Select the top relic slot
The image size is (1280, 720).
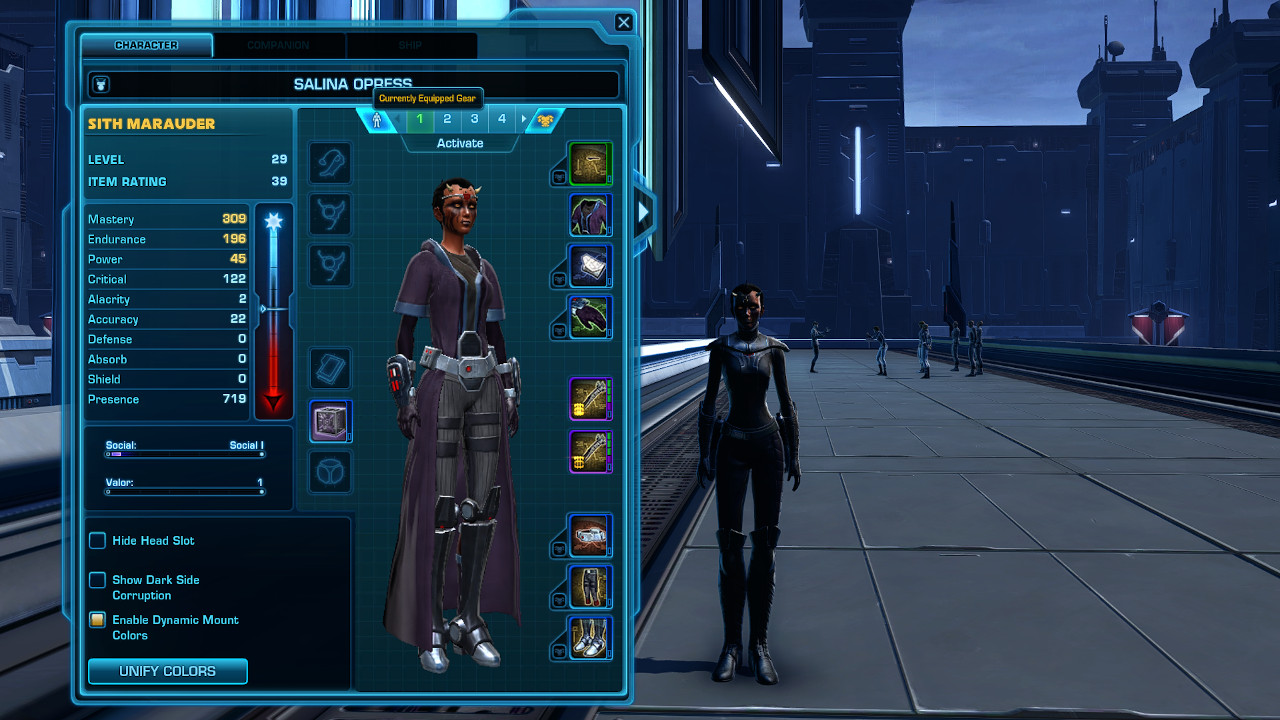tap(330, 368)
